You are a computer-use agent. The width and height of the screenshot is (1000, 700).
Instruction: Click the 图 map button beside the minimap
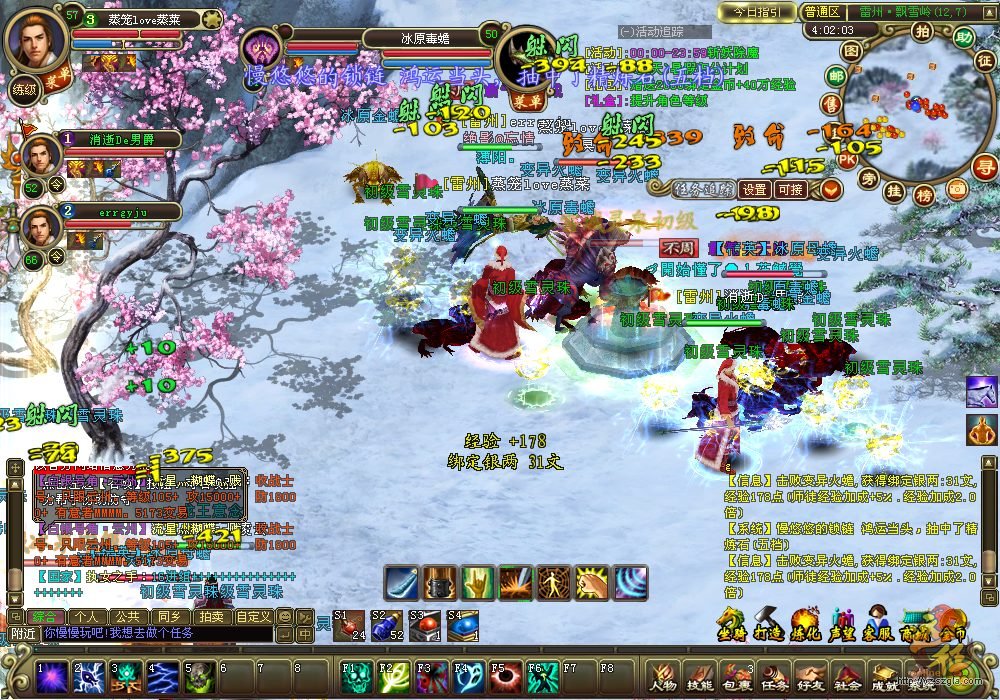[x=851, y=50]
